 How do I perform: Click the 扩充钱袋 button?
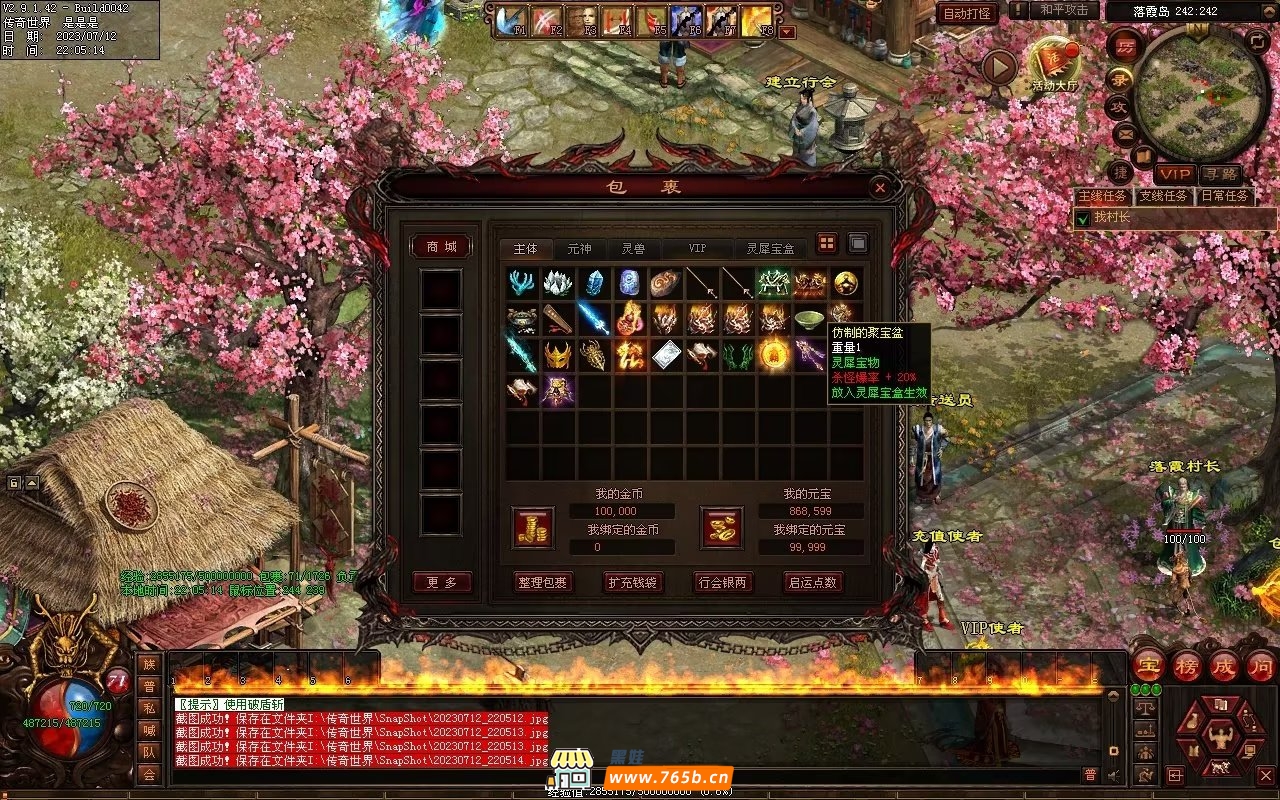point(633,582)
